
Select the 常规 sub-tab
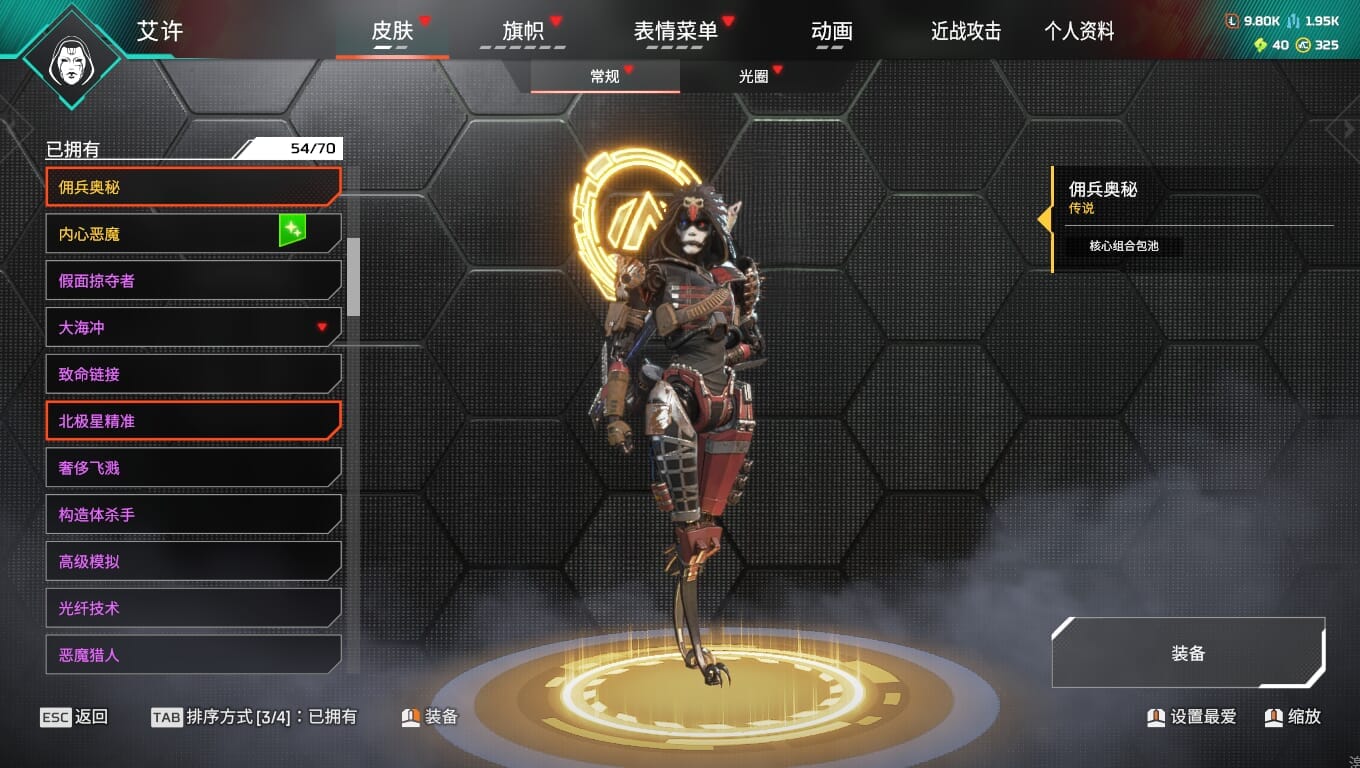605,76
